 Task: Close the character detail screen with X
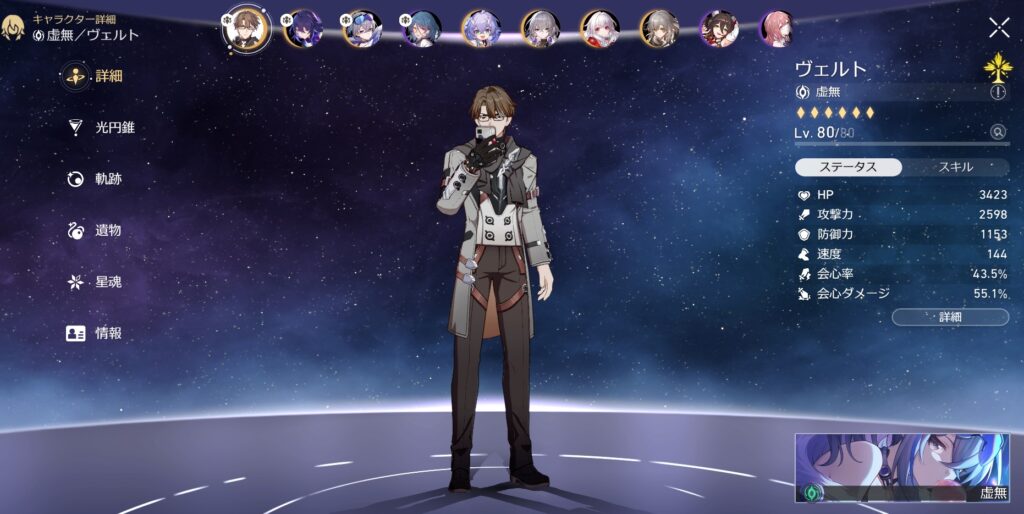998,28
